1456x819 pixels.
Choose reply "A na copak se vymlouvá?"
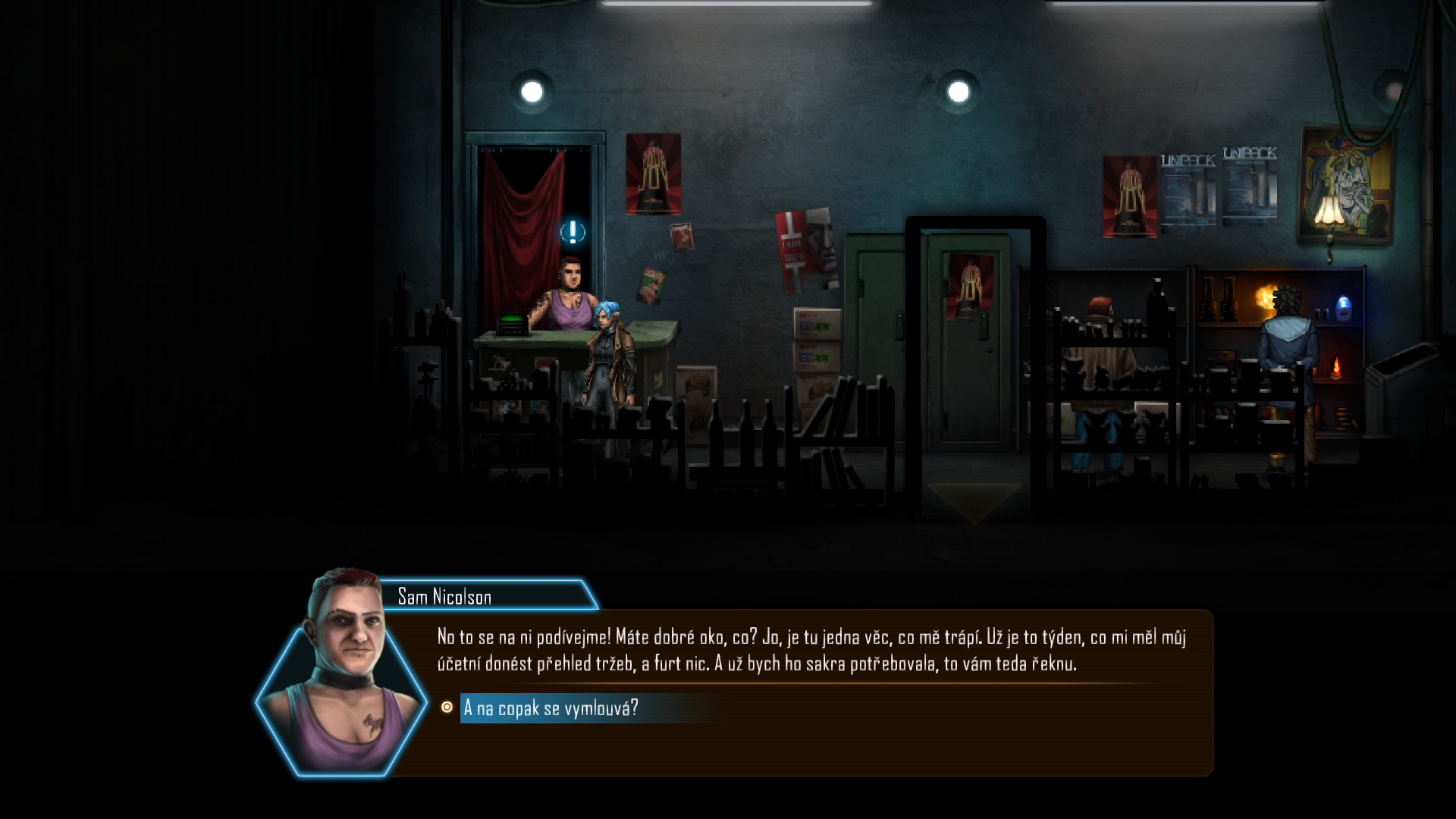(551, 708)
